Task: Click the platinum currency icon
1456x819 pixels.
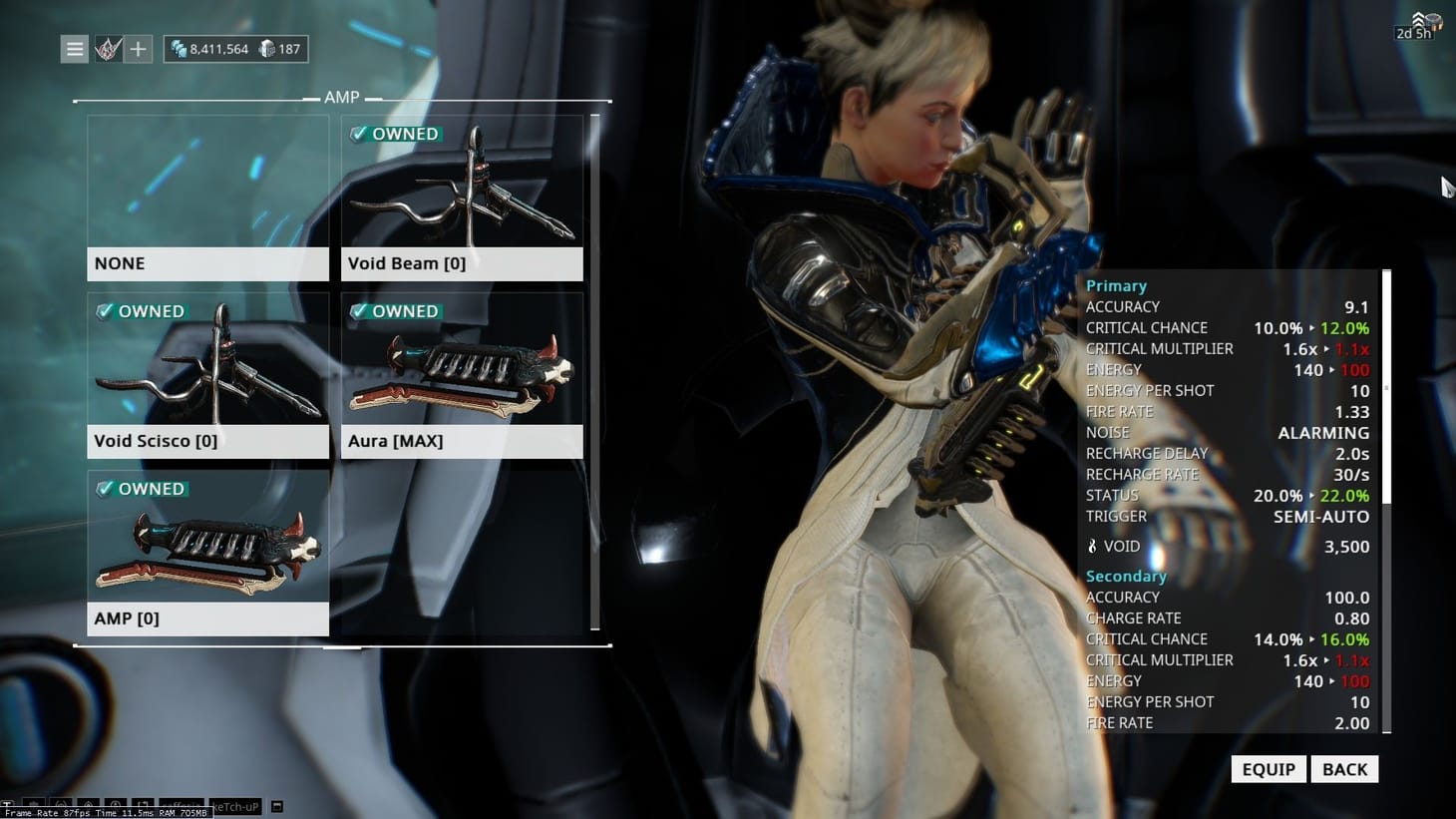Action: [x=264, y=48]
